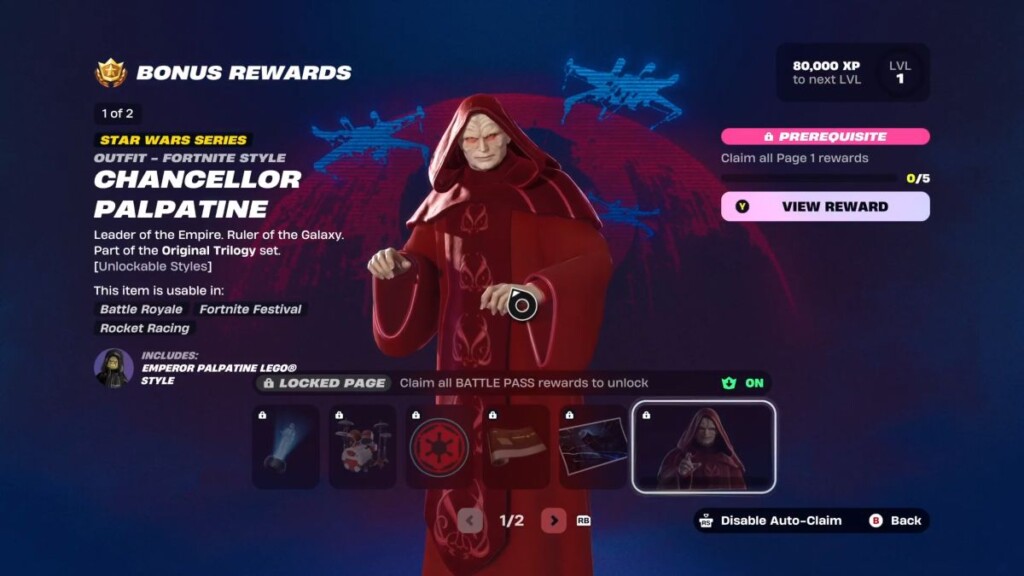The image size is (1024, 576).
Task: Select the Chancellor Palpatine outfit tile
Action: click(703, 447)
